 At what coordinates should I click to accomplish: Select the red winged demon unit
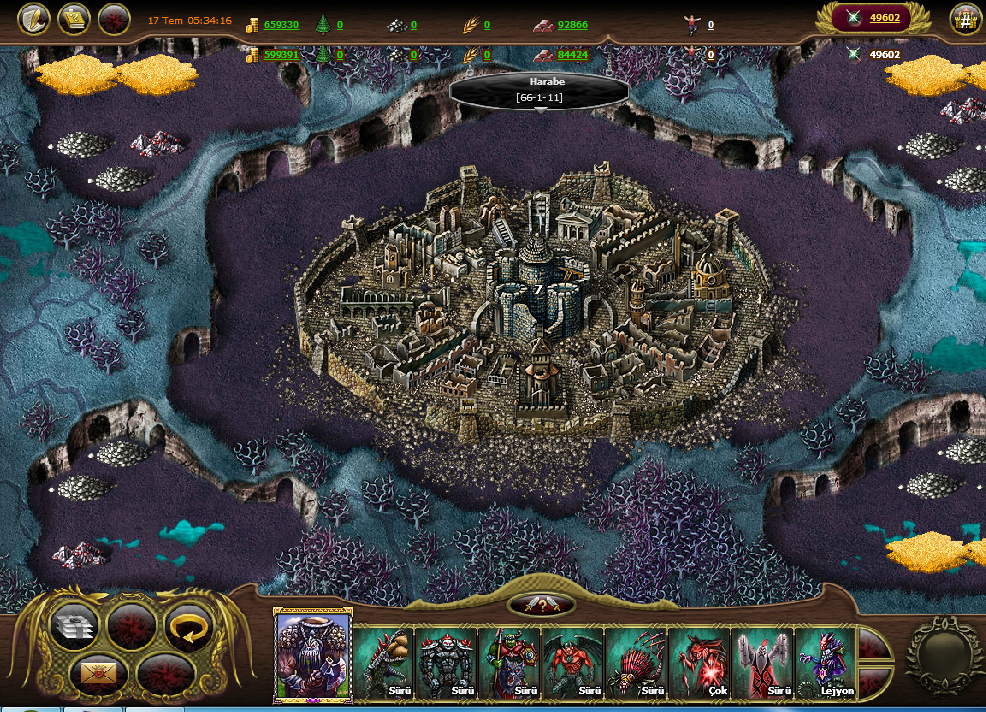coord(573,662)
